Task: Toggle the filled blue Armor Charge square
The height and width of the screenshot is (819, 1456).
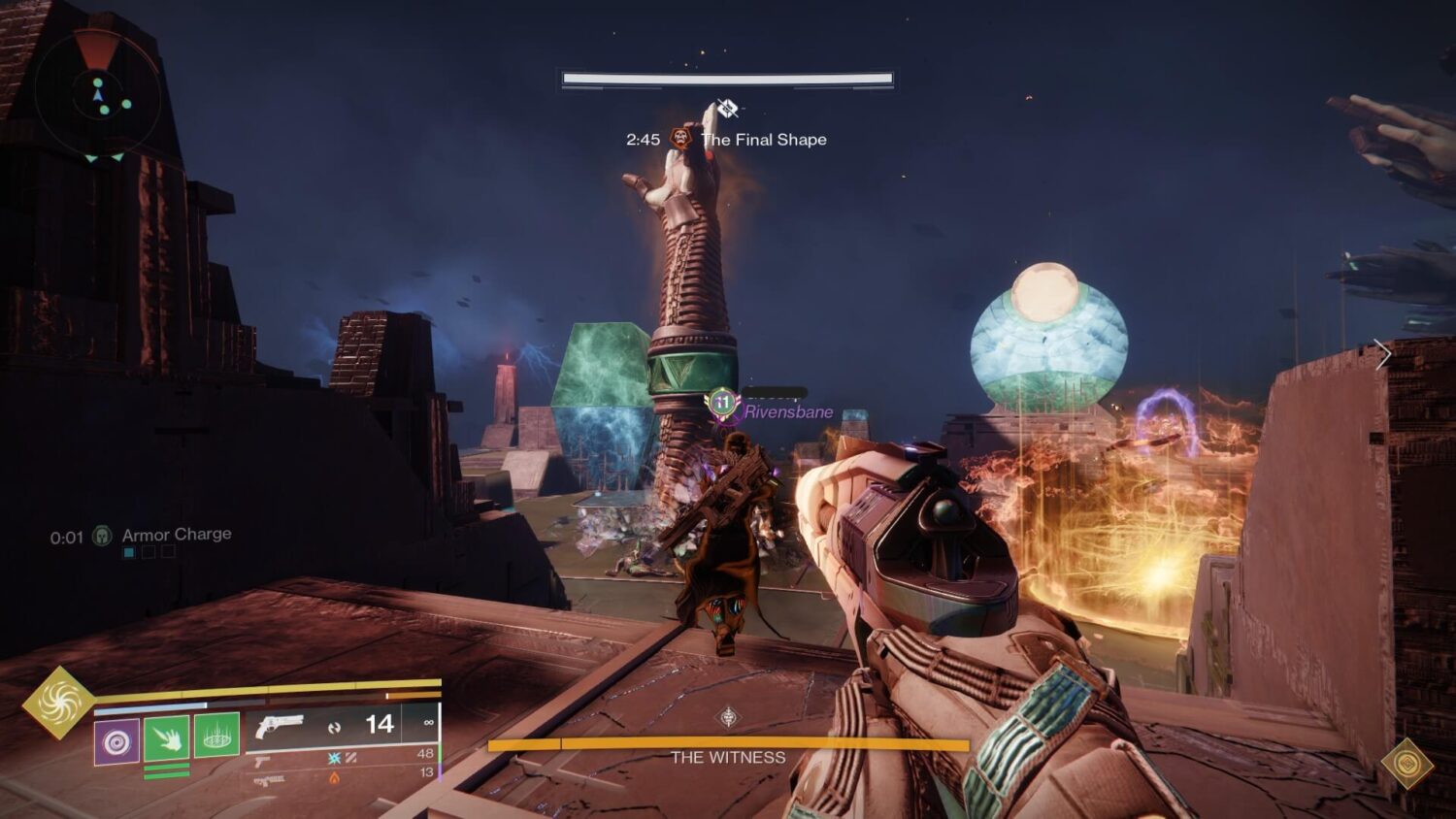Action: click(x=128, y=553)
